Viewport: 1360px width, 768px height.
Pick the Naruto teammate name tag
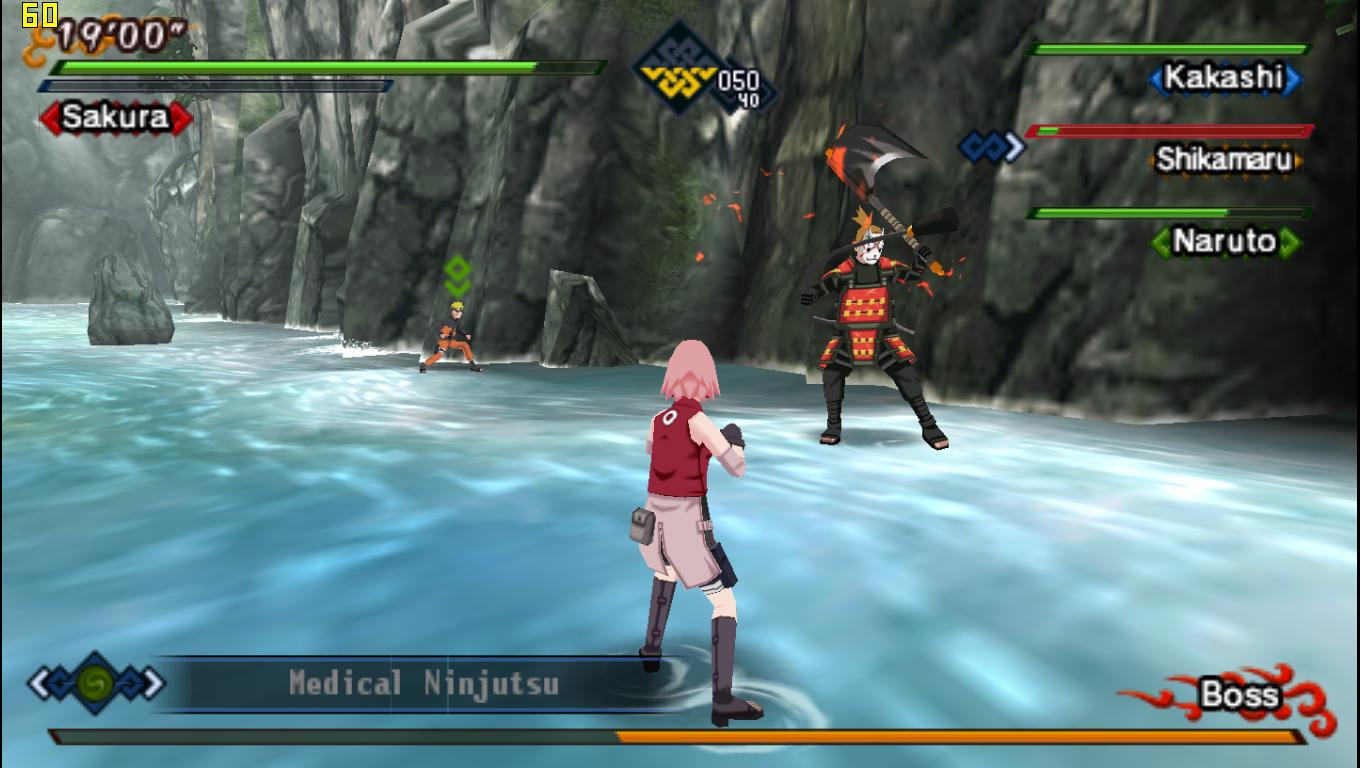[1224, 241]
